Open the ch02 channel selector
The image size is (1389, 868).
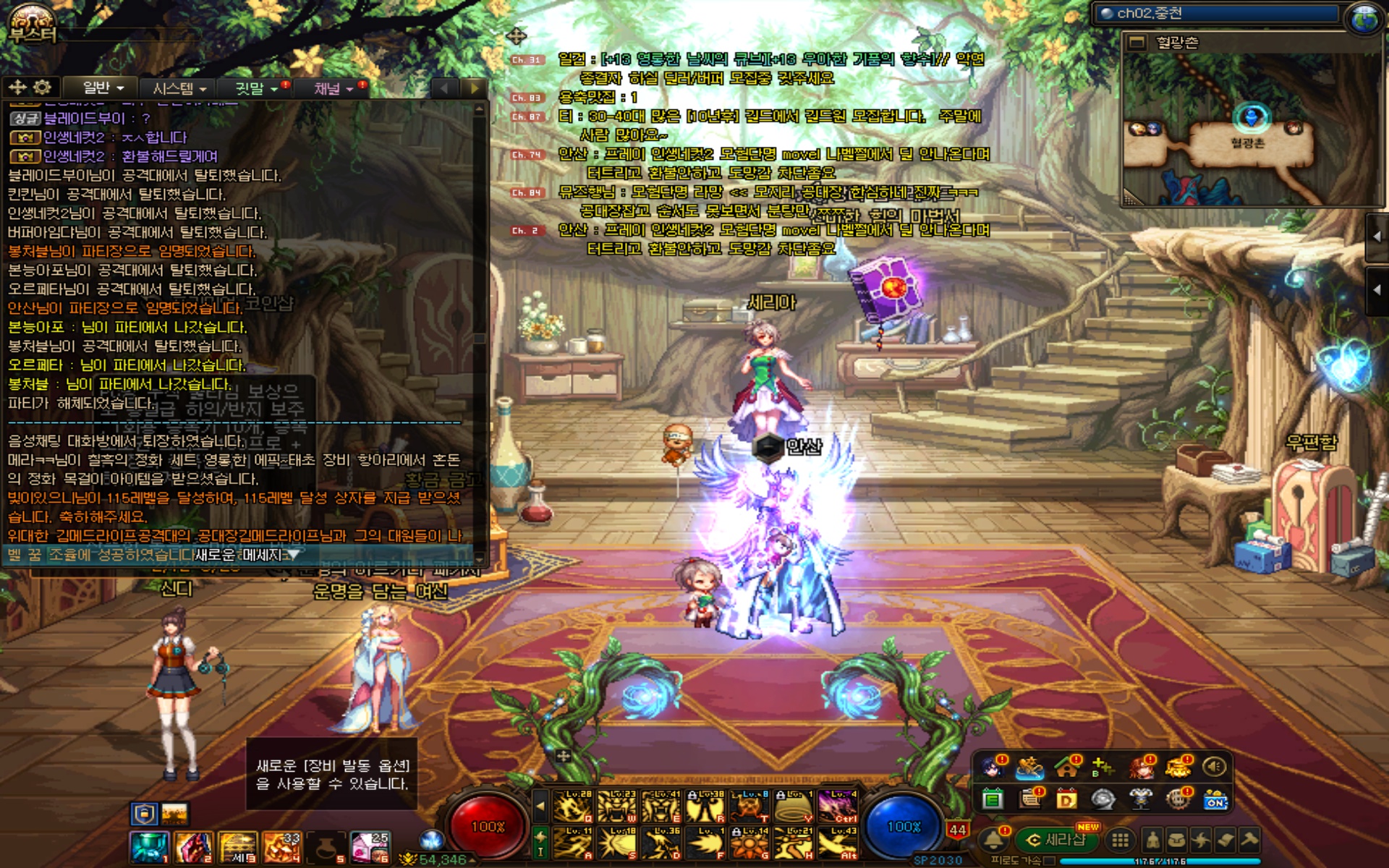click(x=1217, y=13)
